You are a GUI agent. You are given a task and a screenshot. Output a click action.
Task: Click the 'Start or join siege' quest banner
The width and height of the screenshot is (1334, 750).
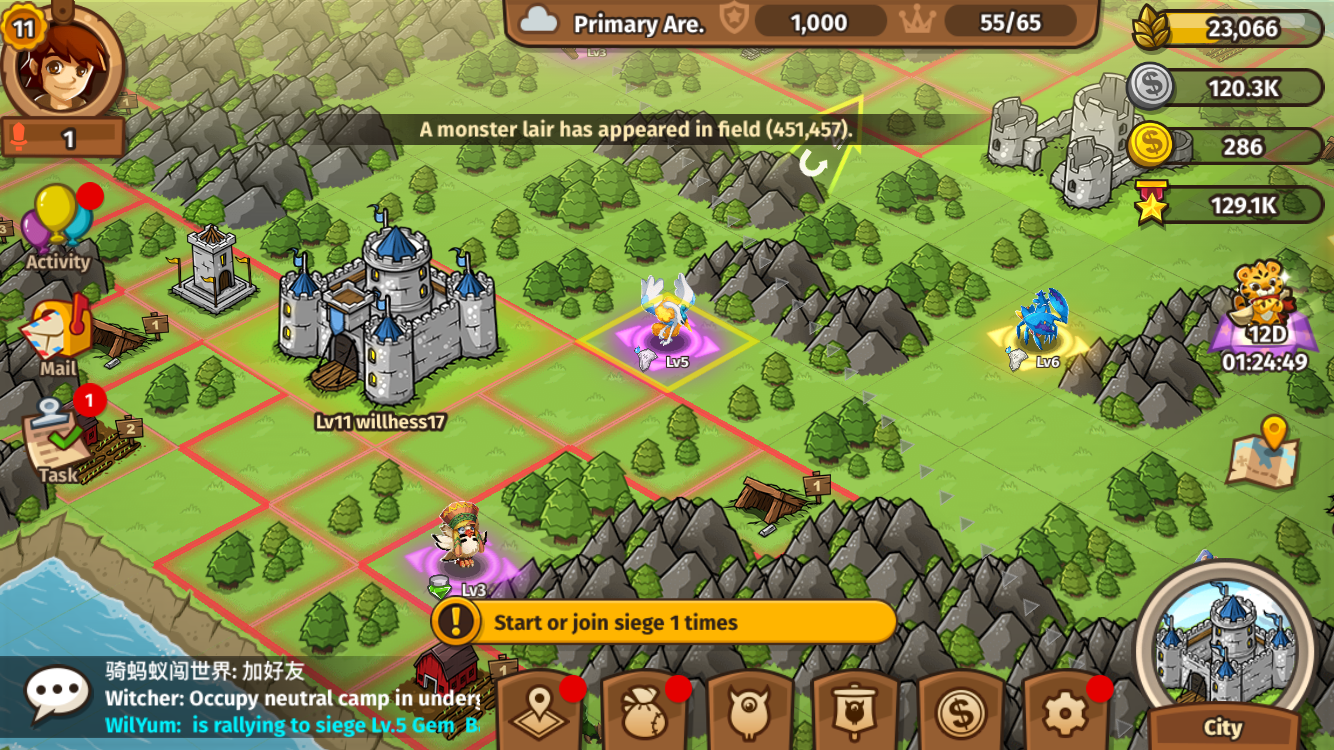(x=664, y=622)
